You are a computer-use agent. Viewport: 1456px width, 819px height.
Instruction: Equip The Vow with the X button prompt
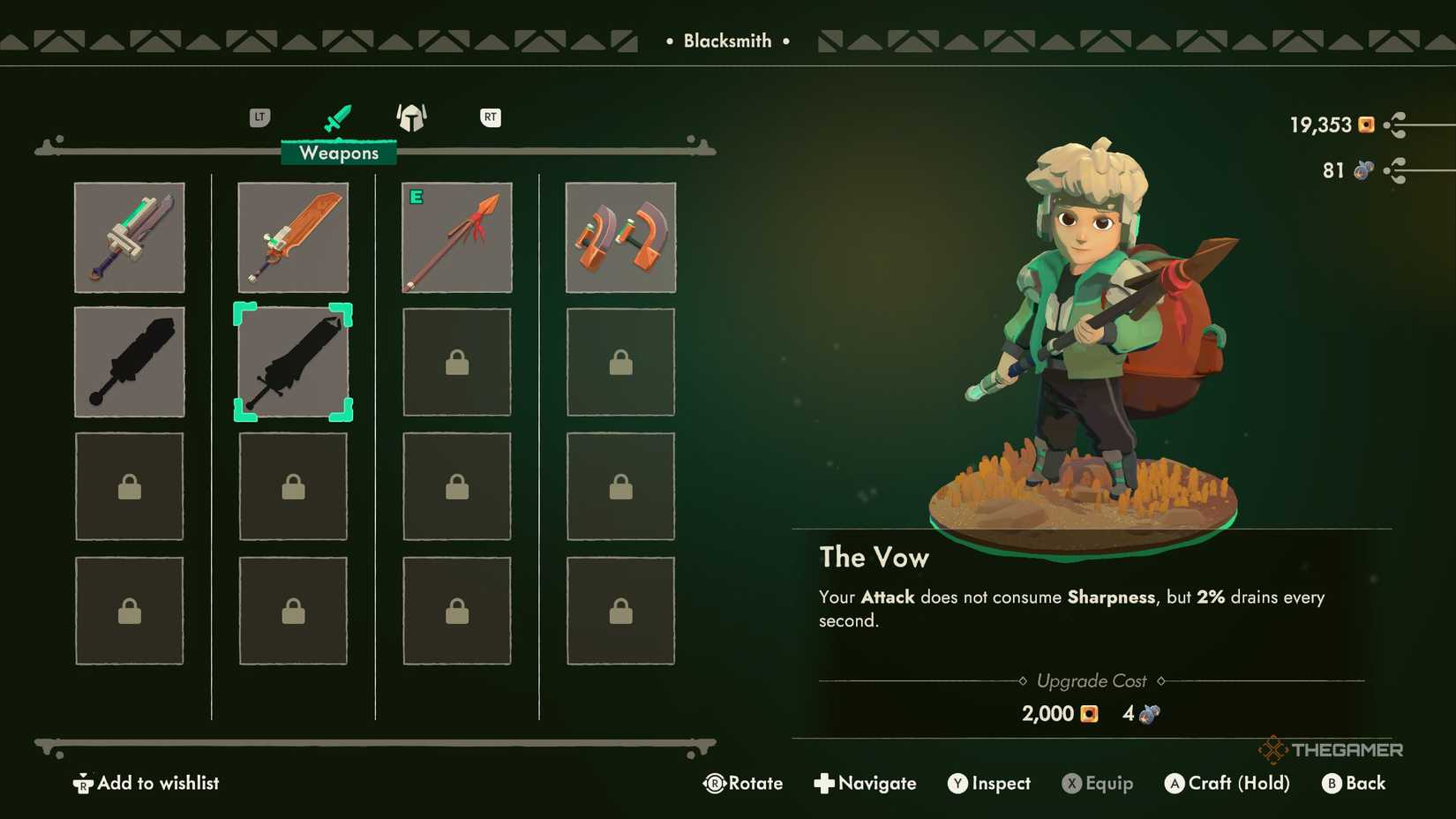[1097, 783]
